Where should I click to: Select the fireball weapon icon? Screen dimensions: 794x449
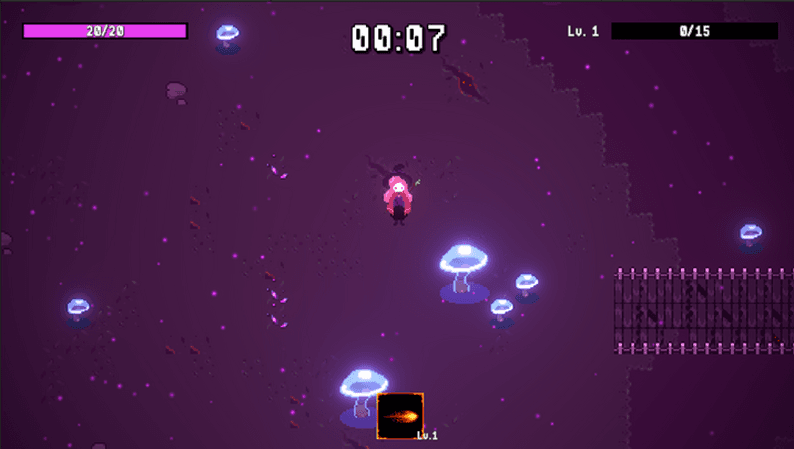[x=400, y=416]
